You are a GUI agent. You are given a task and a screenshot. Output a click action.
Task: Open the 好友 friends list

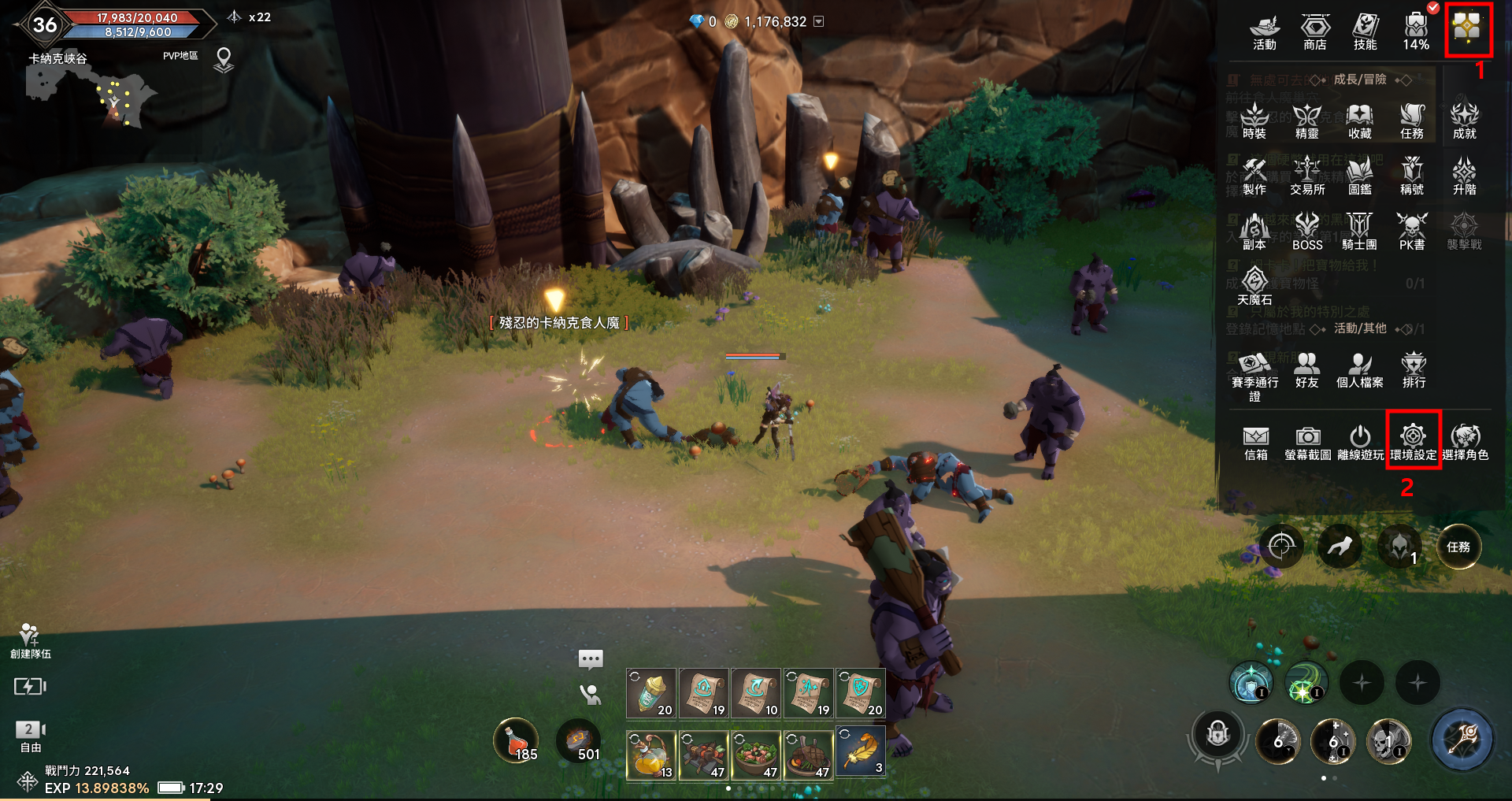(1306, 369)
